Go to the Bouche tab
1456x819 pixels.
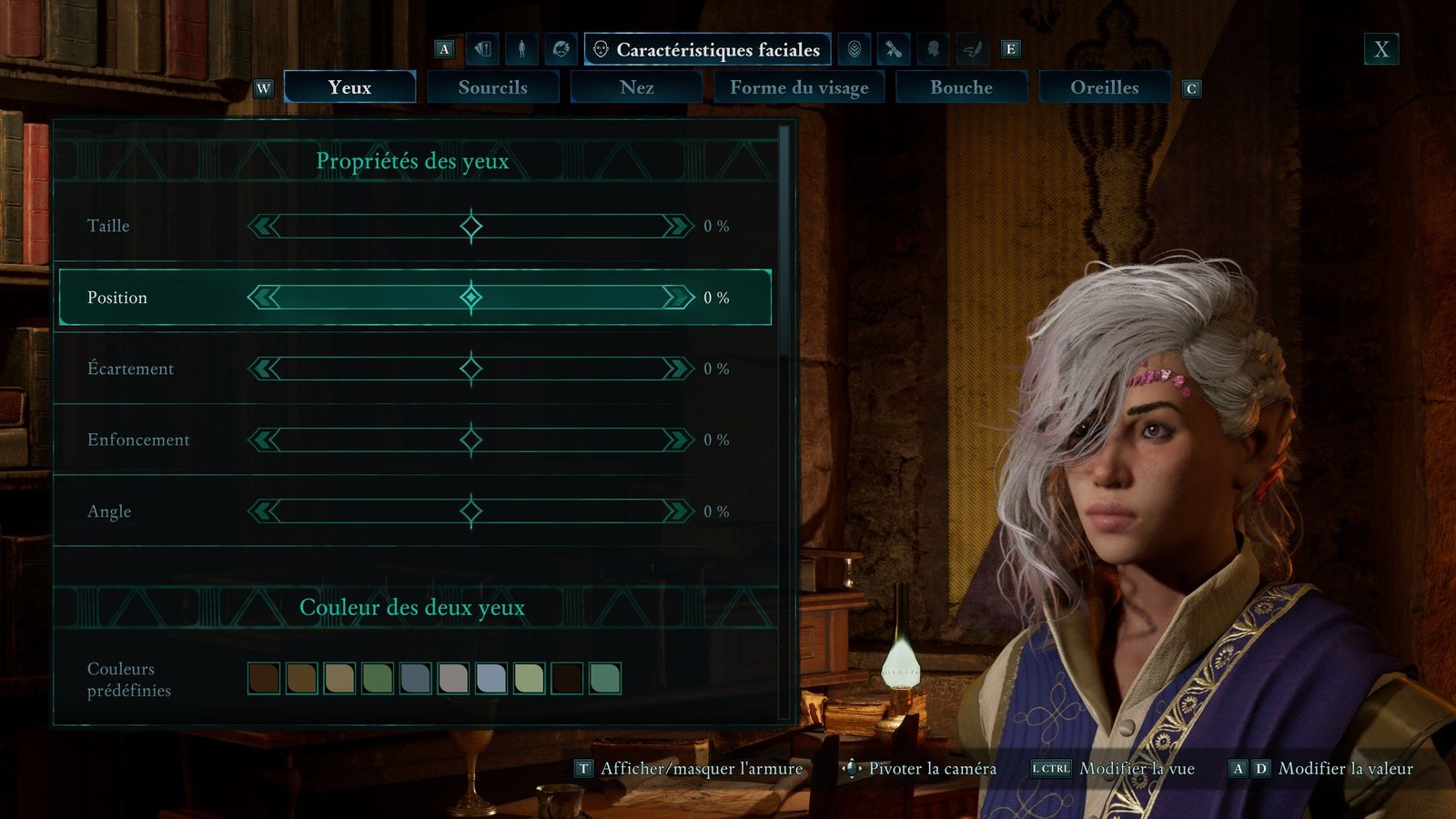click(961, 87)
